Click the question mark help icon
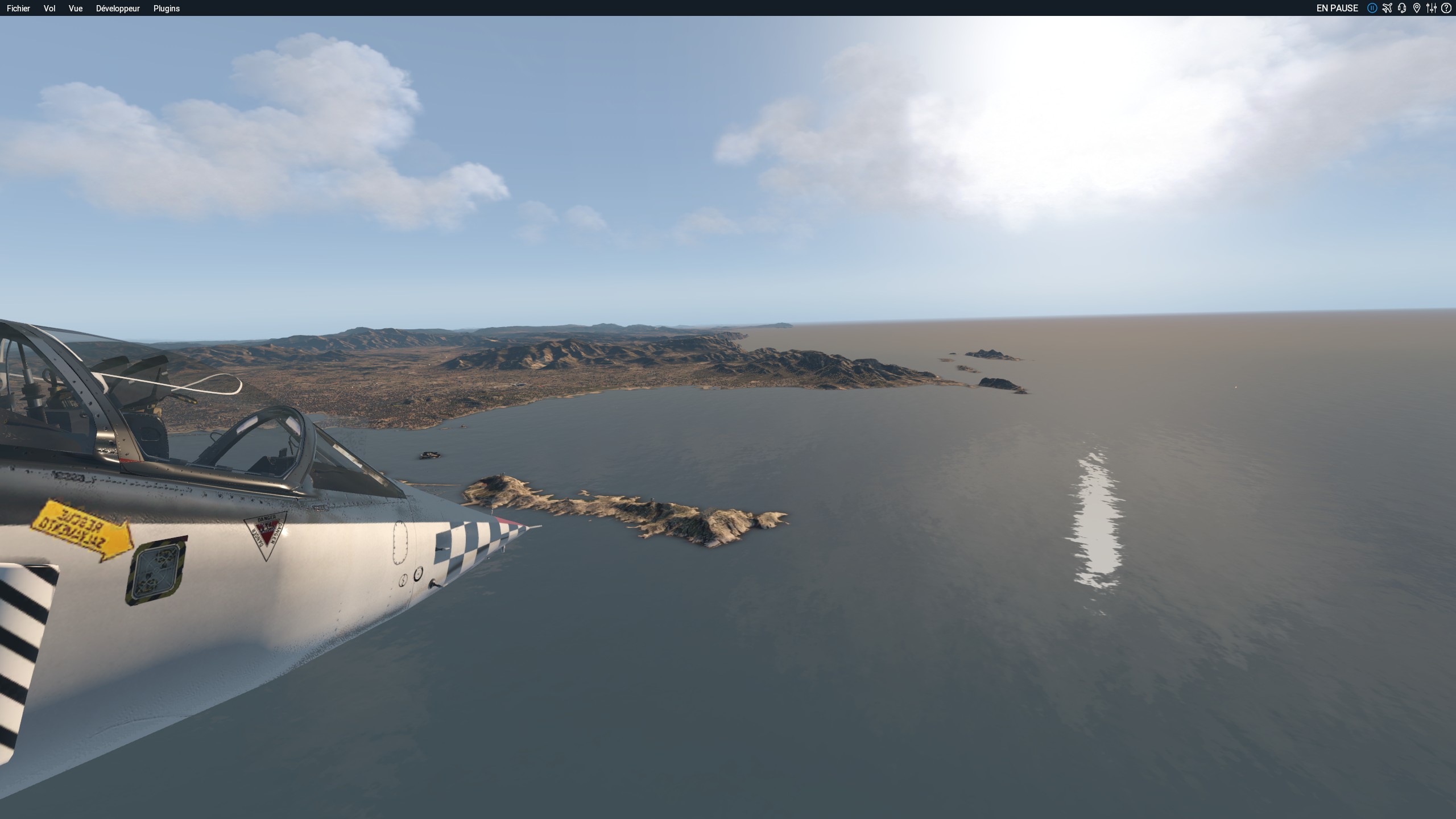 pos(1446,8)
